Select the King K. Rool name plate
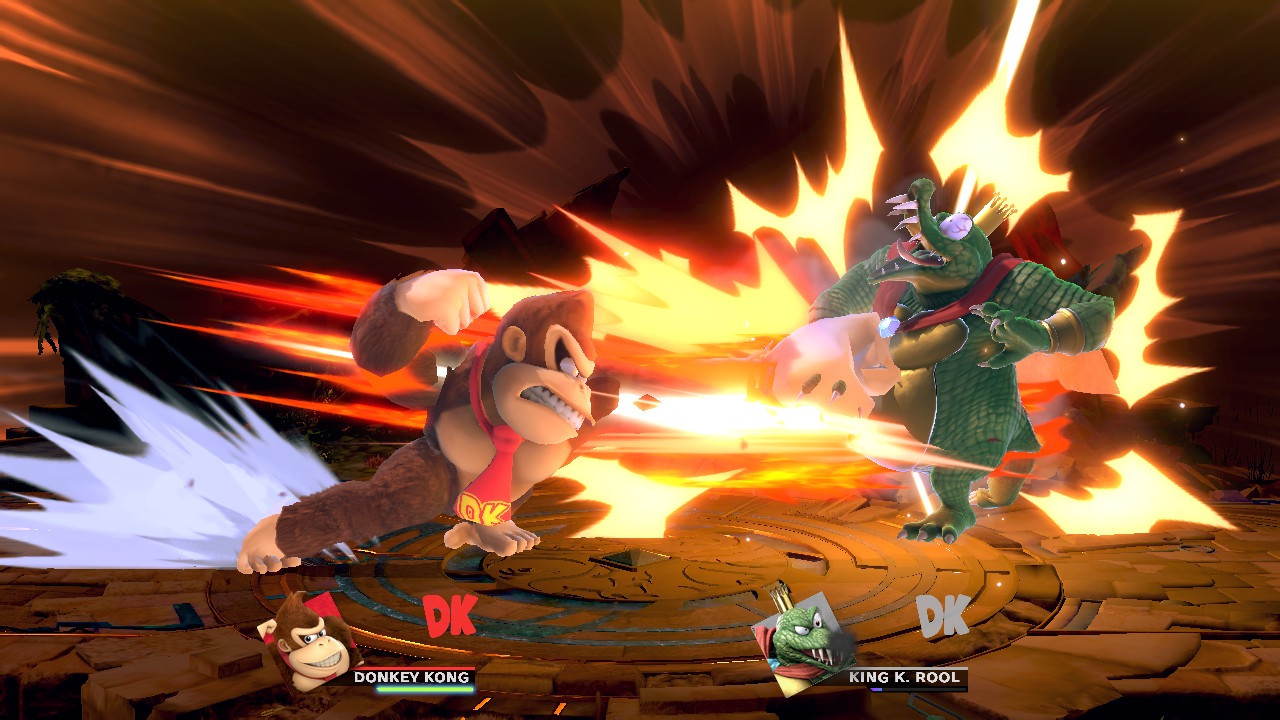Image resolution: width=1280 pixels, height=720 pixels. tap(903, 677)
